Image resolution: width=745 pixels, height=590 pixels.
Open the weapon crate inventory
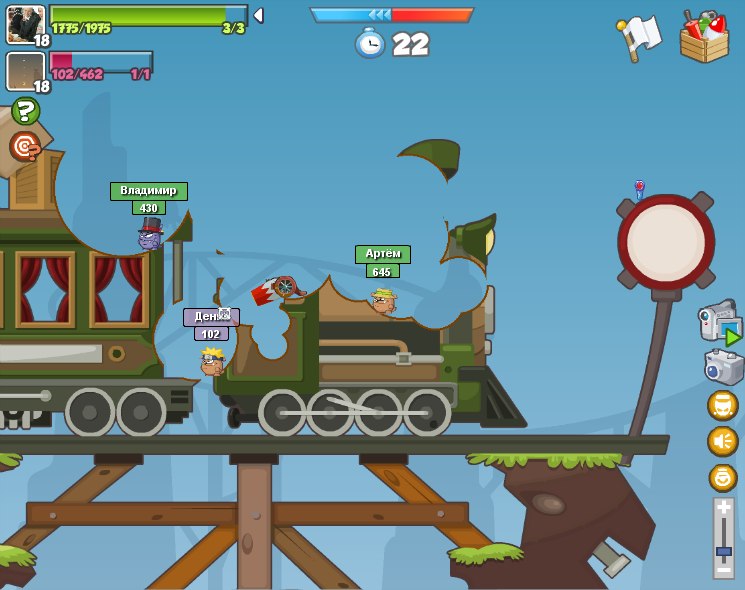(x=704, y=37)
